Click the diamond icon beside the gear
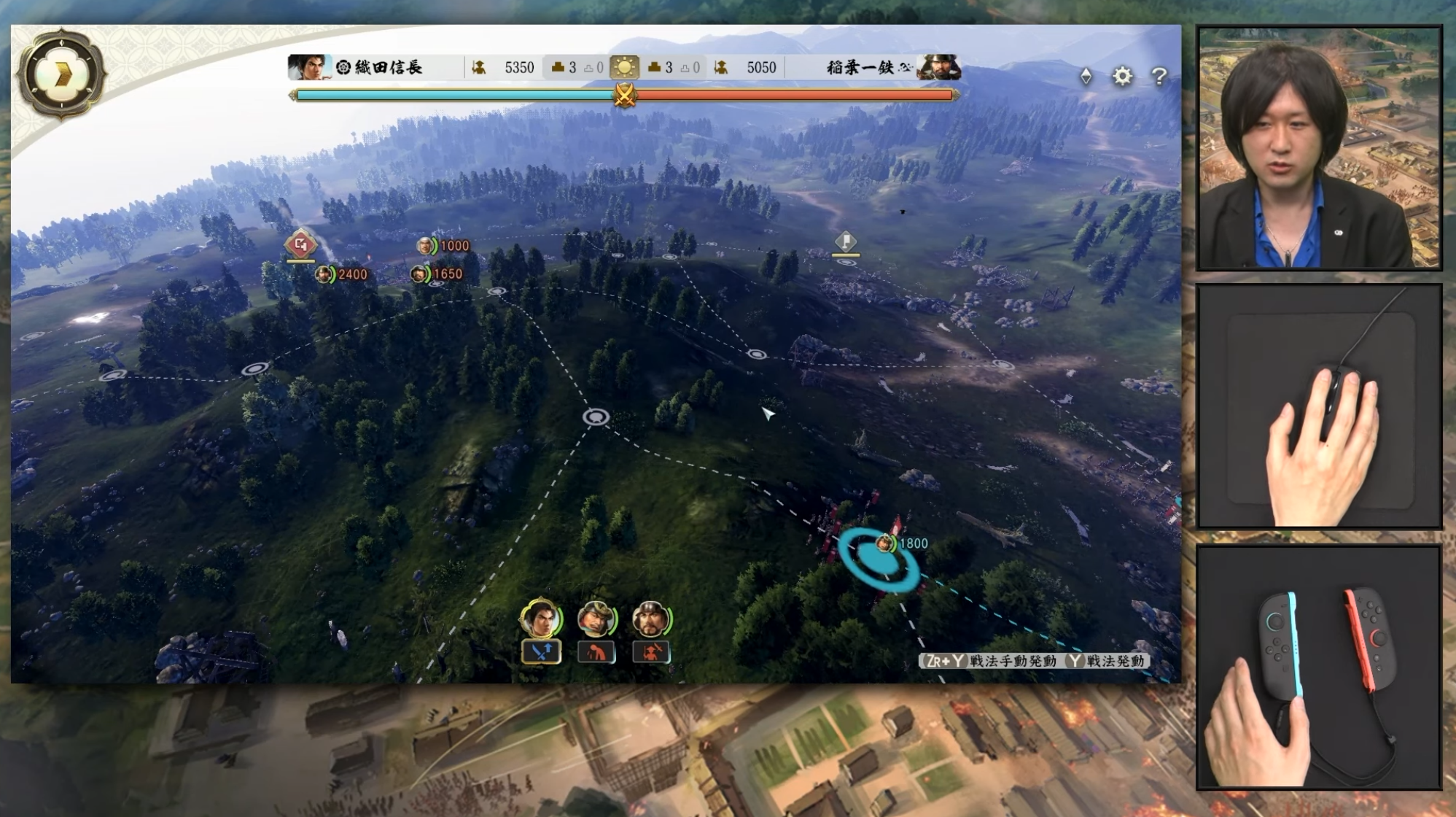 1086,76
